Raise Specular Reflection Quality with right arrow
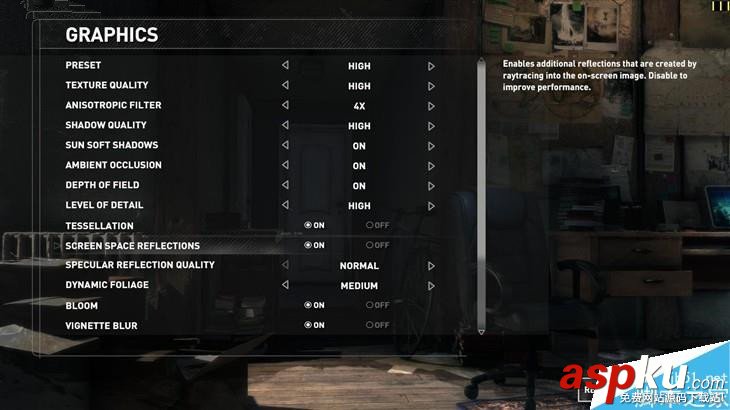This screenshot has width=730, height=410. pyautogui.click(x=431, y=266)
